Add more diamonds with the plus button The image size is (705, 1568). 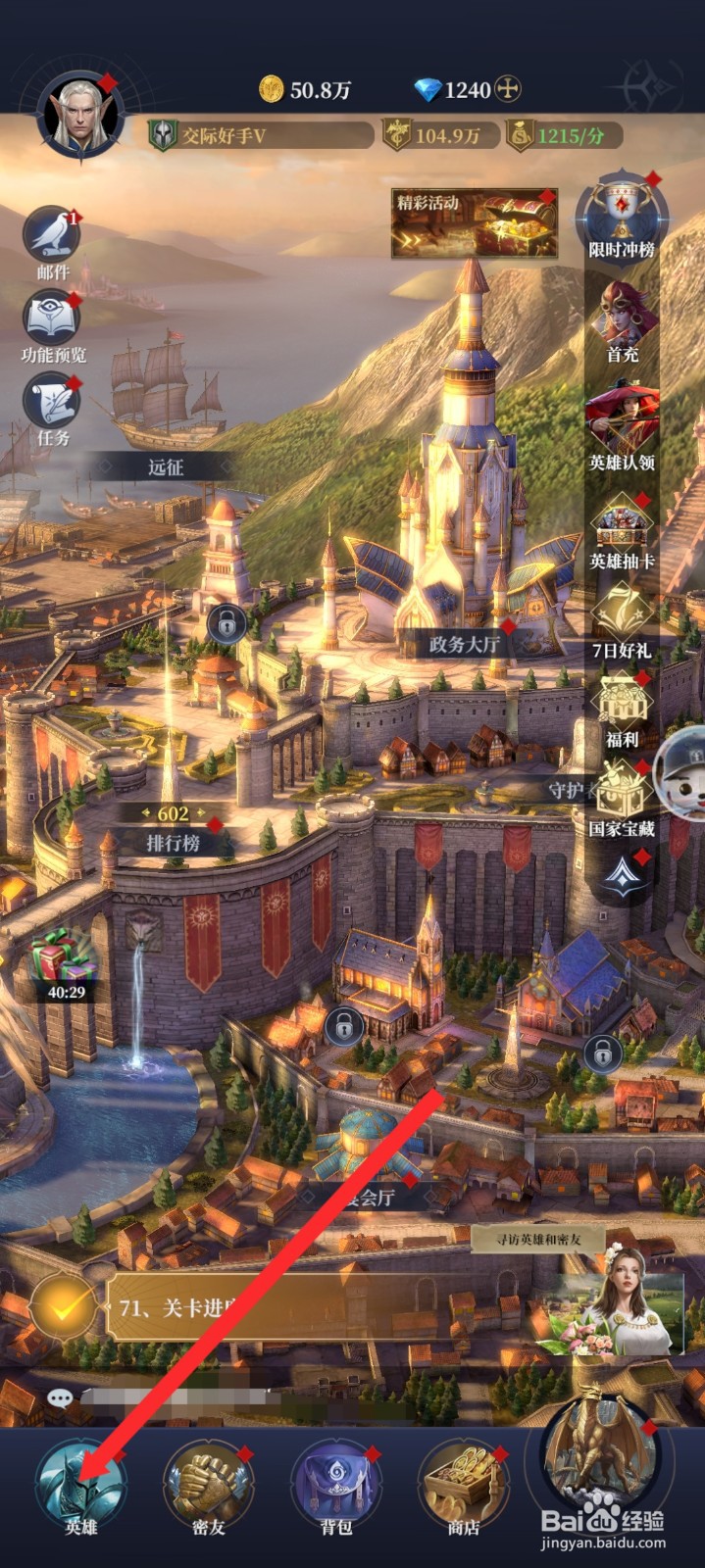click(x=507, y=89)
